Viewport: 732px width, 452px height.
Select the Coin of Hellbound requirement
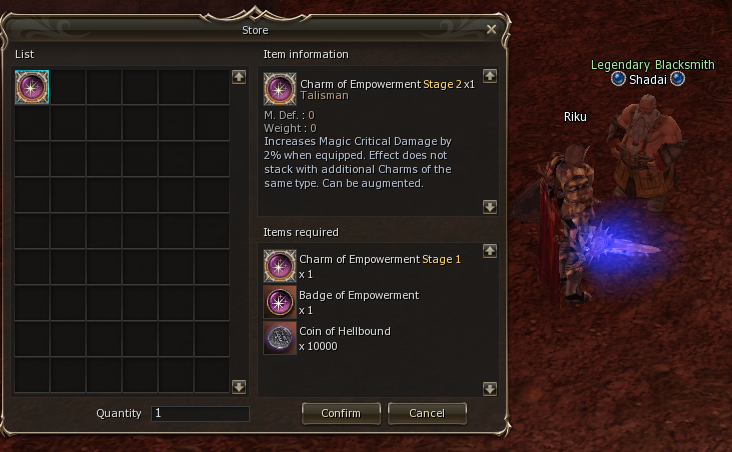(x=280, y=338)
